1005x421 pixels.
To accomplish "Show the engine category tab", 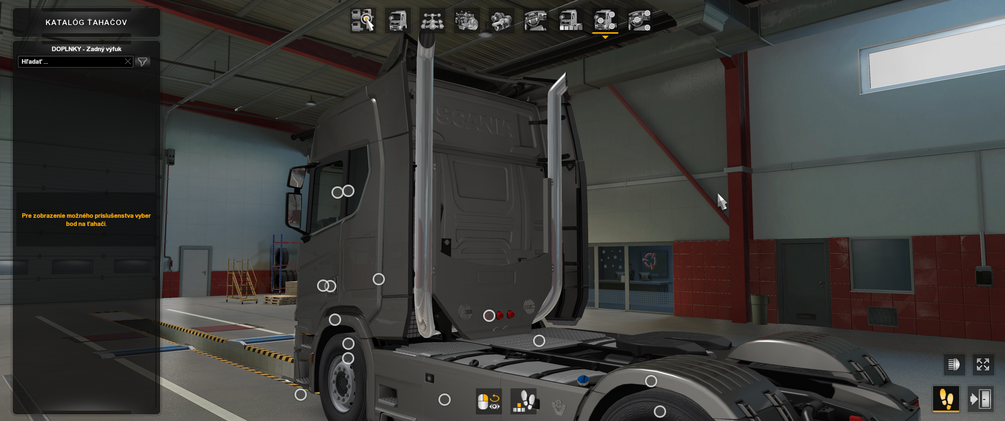I will [x=467, y=20].
